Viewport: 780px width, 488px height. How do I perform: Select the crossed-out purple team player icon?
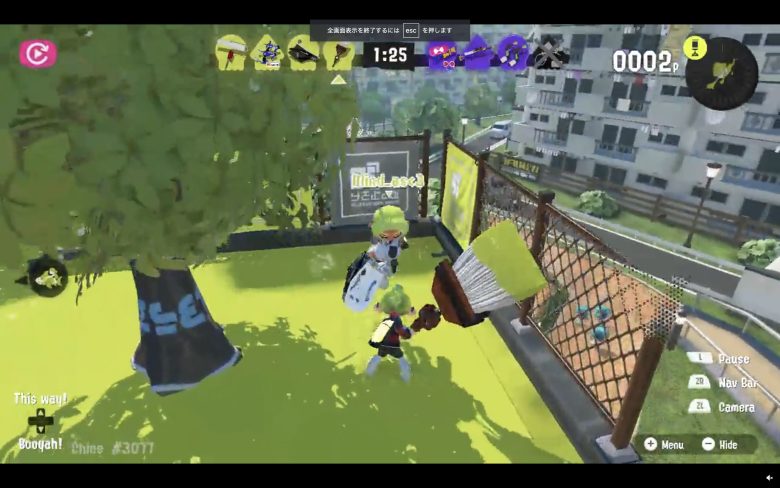[x=549, y=52]
